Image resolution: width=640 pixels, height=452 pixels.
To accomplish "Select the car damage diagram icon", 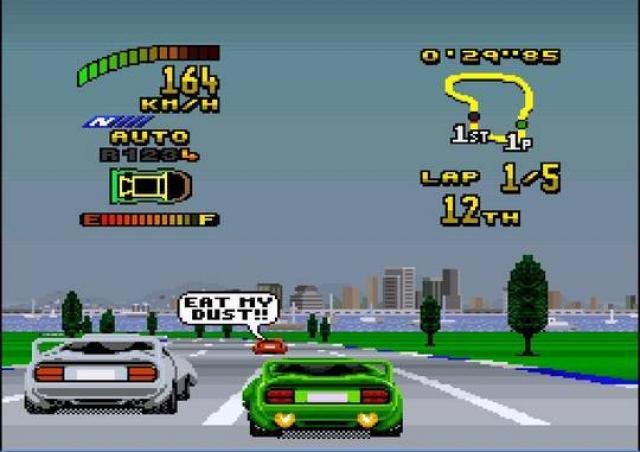I will [x=150, y=186].
